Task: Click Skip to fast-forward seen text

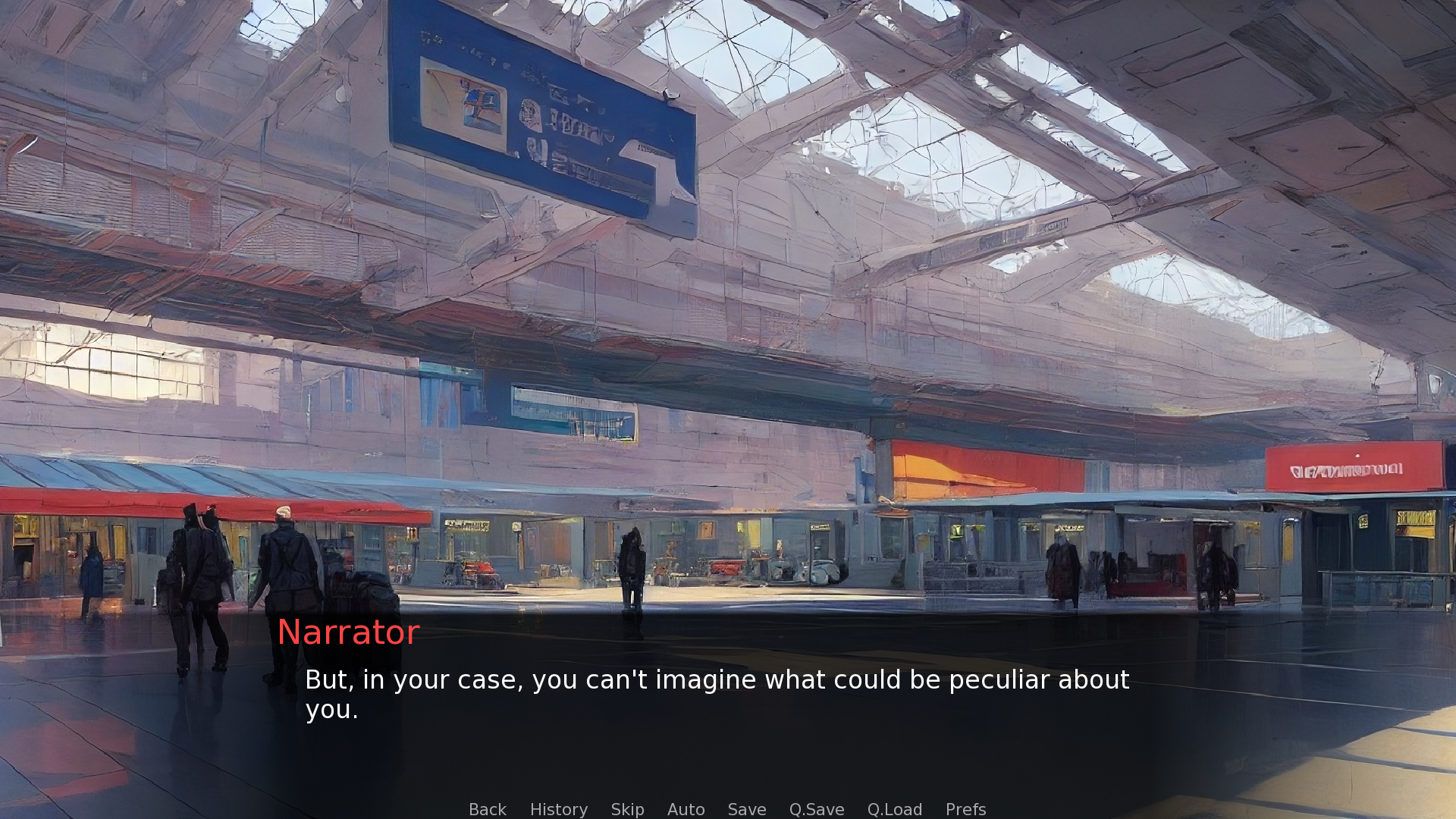Action: point(627,809)
